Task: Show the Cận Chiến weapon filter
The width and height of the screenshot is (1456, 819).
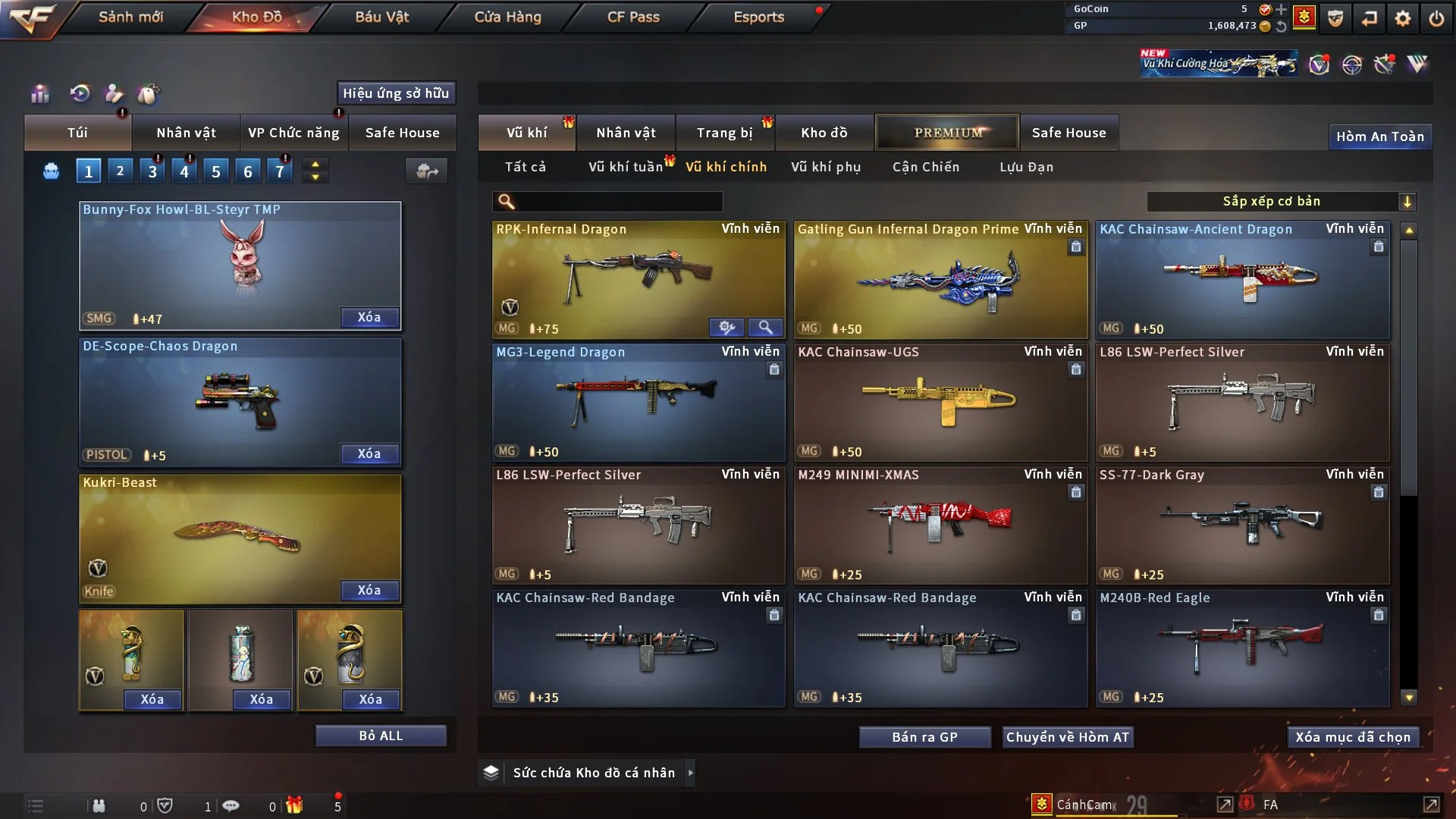Action: (x=925, y=167)
